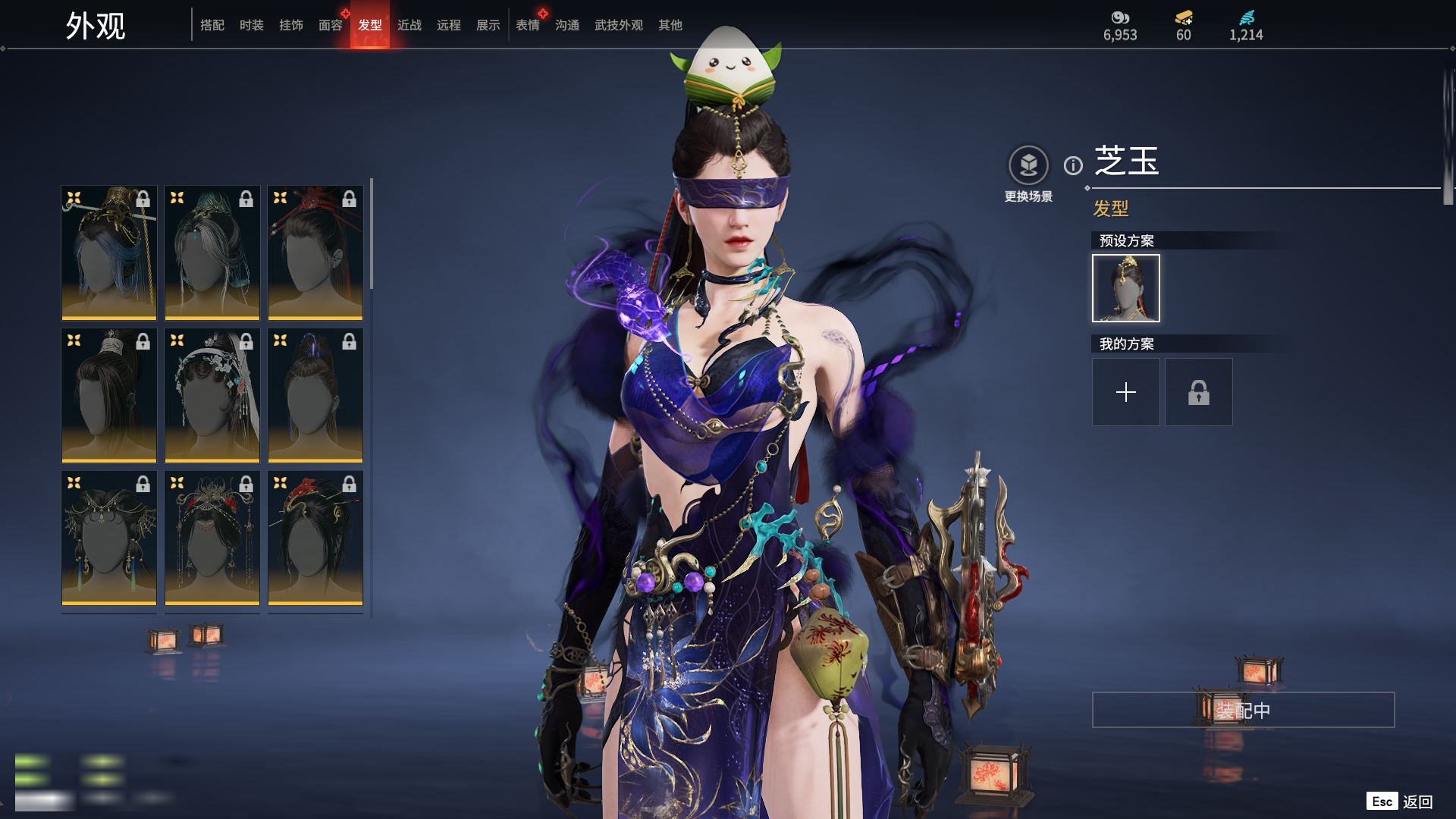This screenshot has height=819, width=1456.
Task: Select the 沟通 communication tab
Action: tap(567, 25)
